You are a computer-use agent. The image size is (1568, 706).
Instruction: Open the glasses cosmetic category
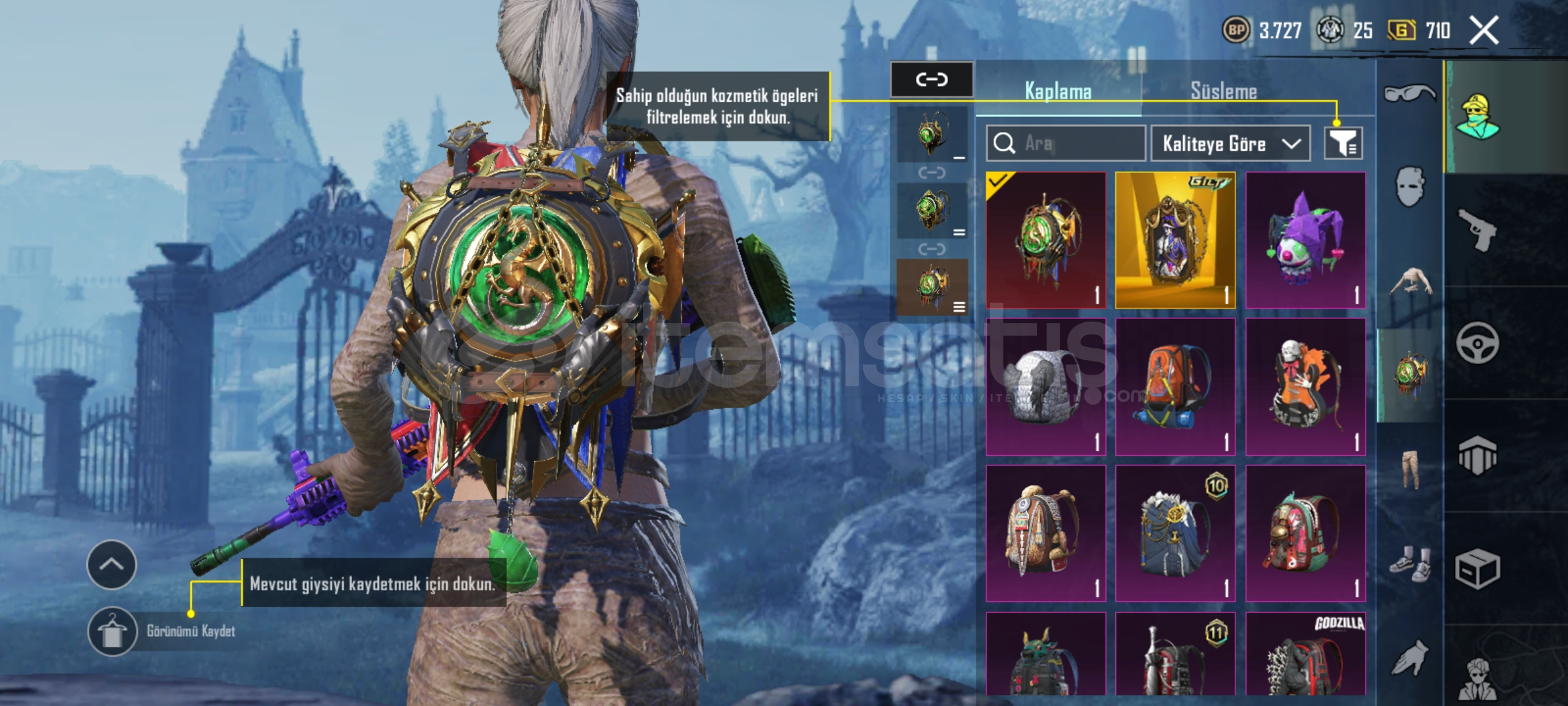pos(1409,93)
